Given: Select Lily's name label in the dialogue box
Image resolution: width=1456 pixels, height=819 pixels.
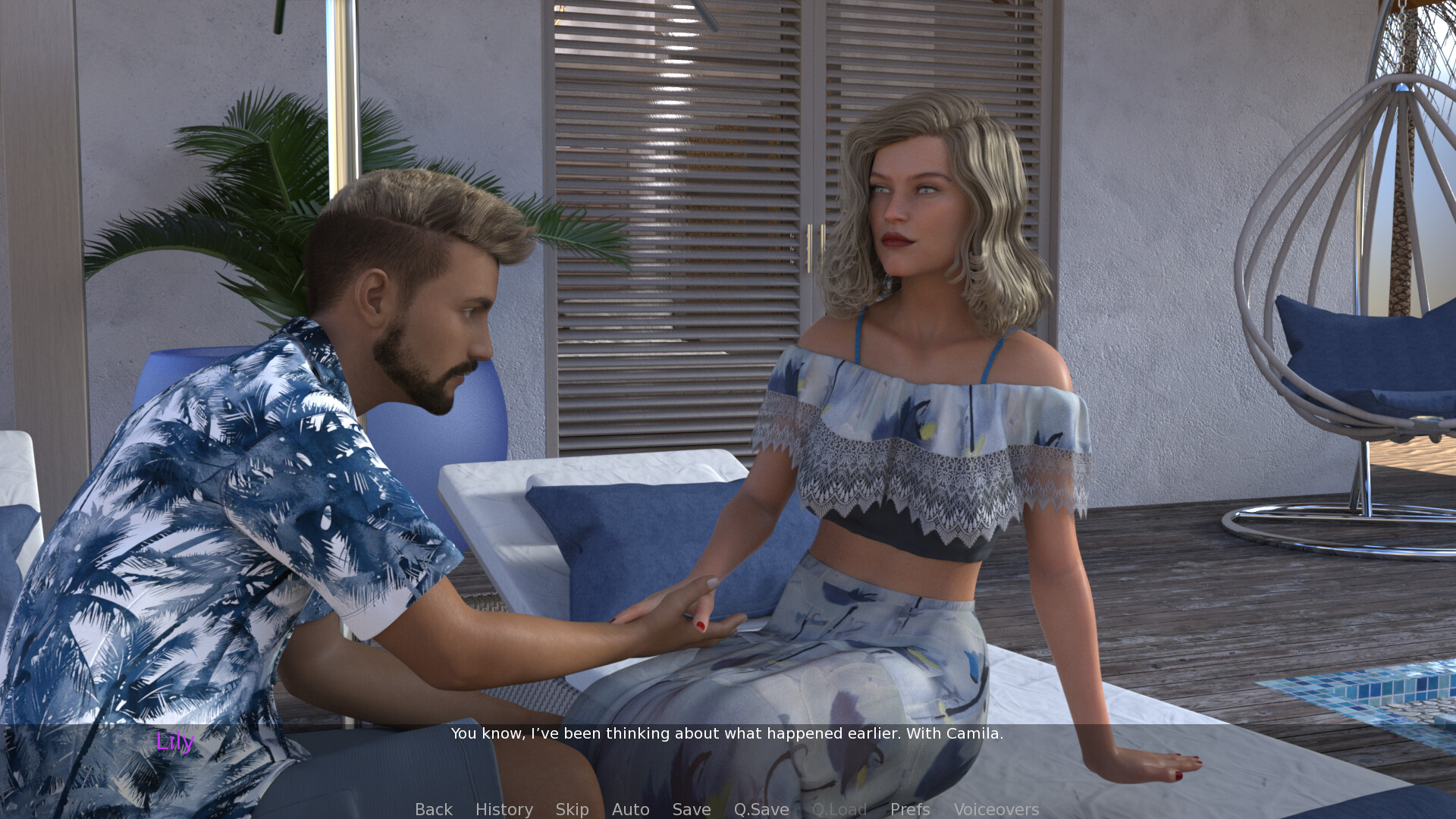Looking at the screenshot, I should pos(175,745).
